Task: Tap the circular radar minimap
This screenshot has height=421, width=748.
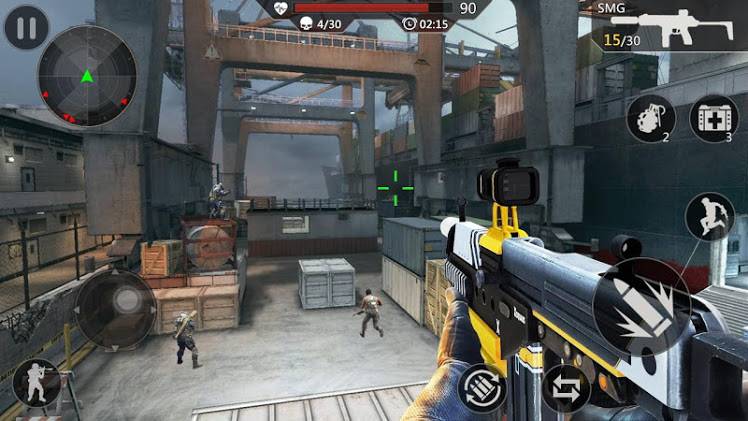Action: (87, 75)
